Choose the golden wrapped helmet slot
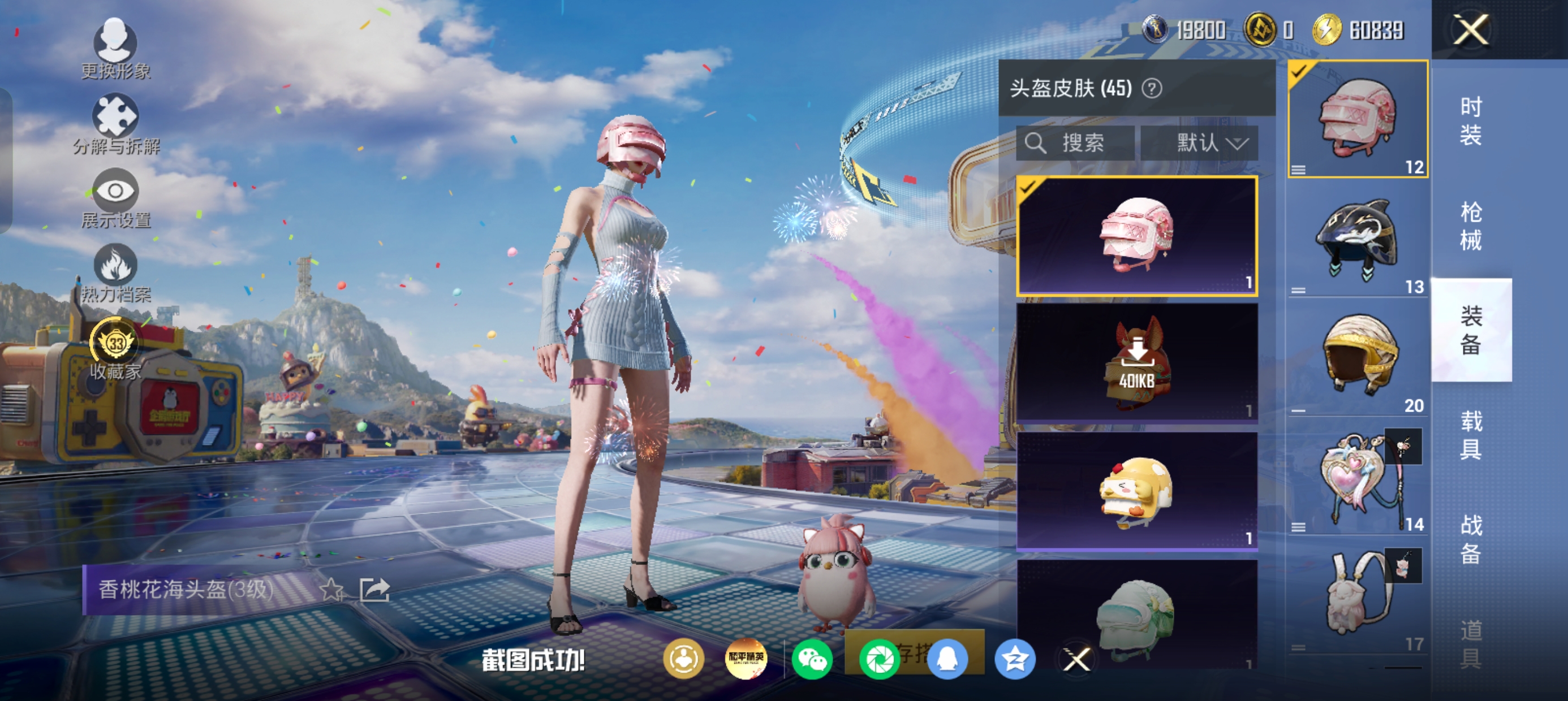1568x701 pixels. point(1358,359)
